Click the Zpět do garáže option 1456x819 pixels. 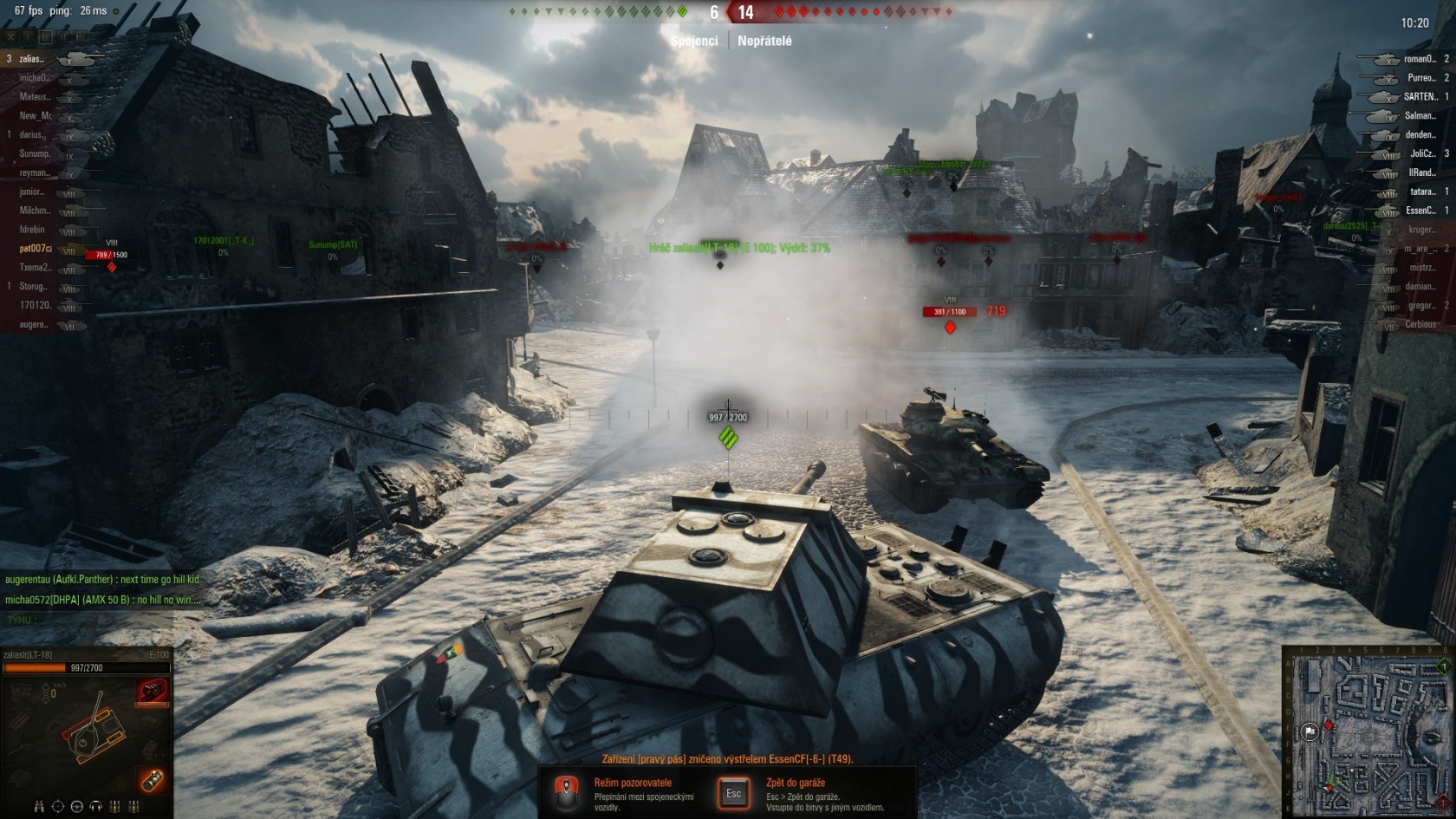pyautogui.click(x=795, y=783)
